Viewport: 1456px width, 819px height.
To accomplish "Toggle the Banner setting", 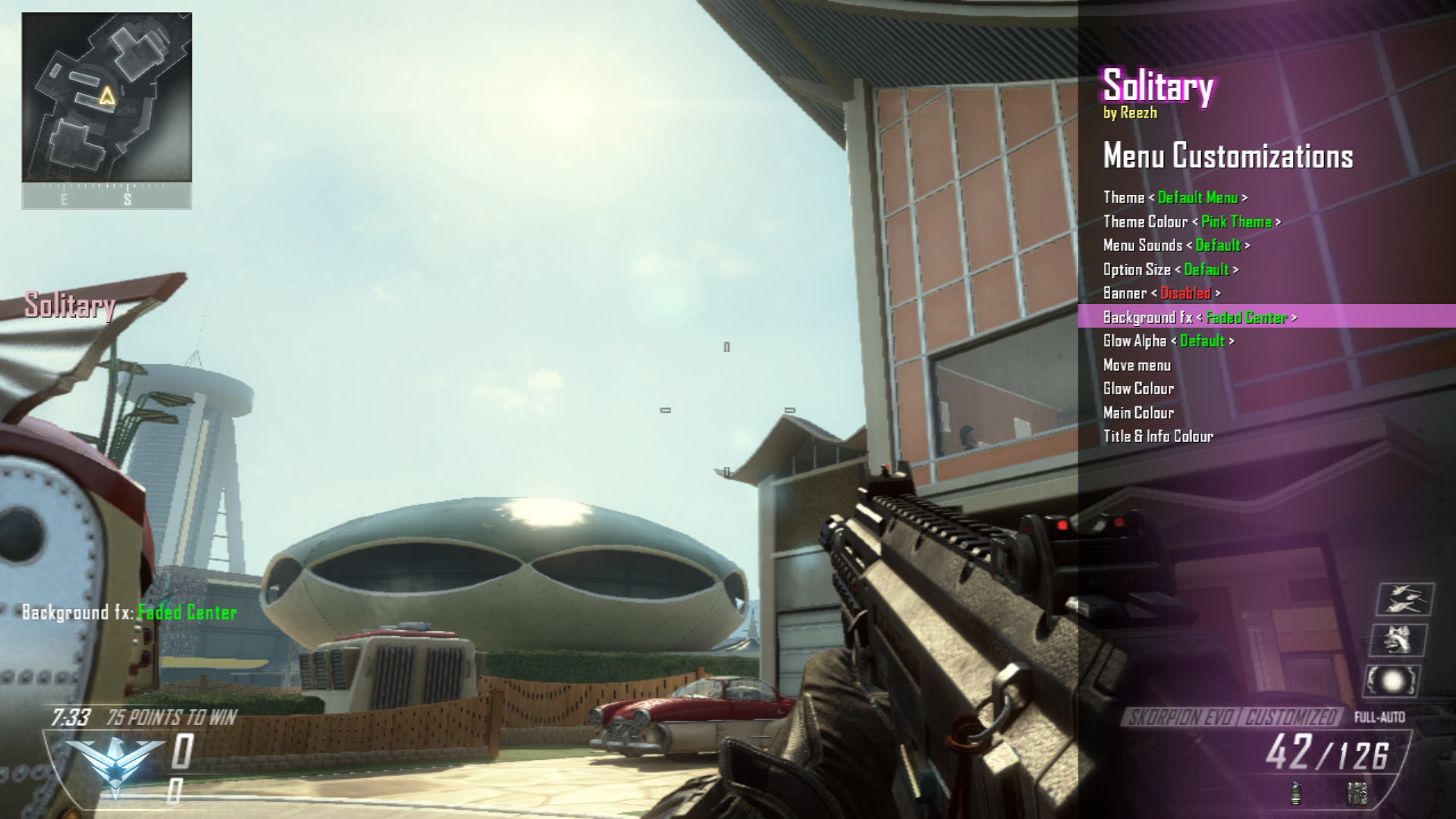I will point(1161,293).
